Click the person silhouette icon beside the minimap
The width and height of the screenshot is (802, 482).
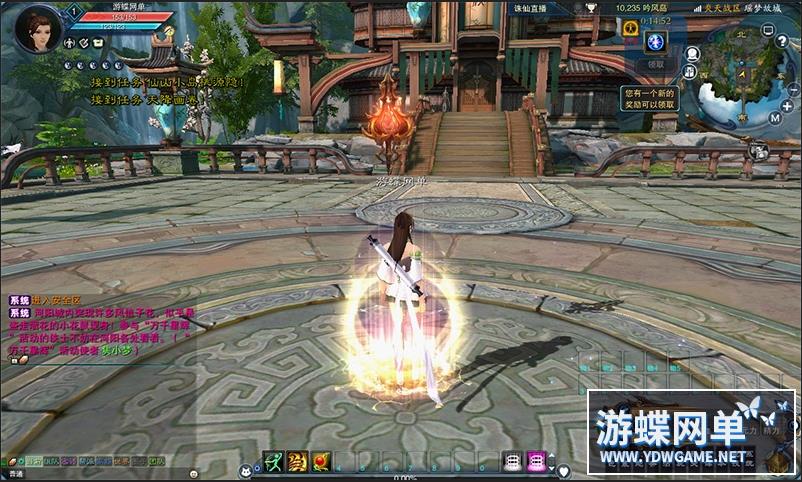[x=692, y=55]
